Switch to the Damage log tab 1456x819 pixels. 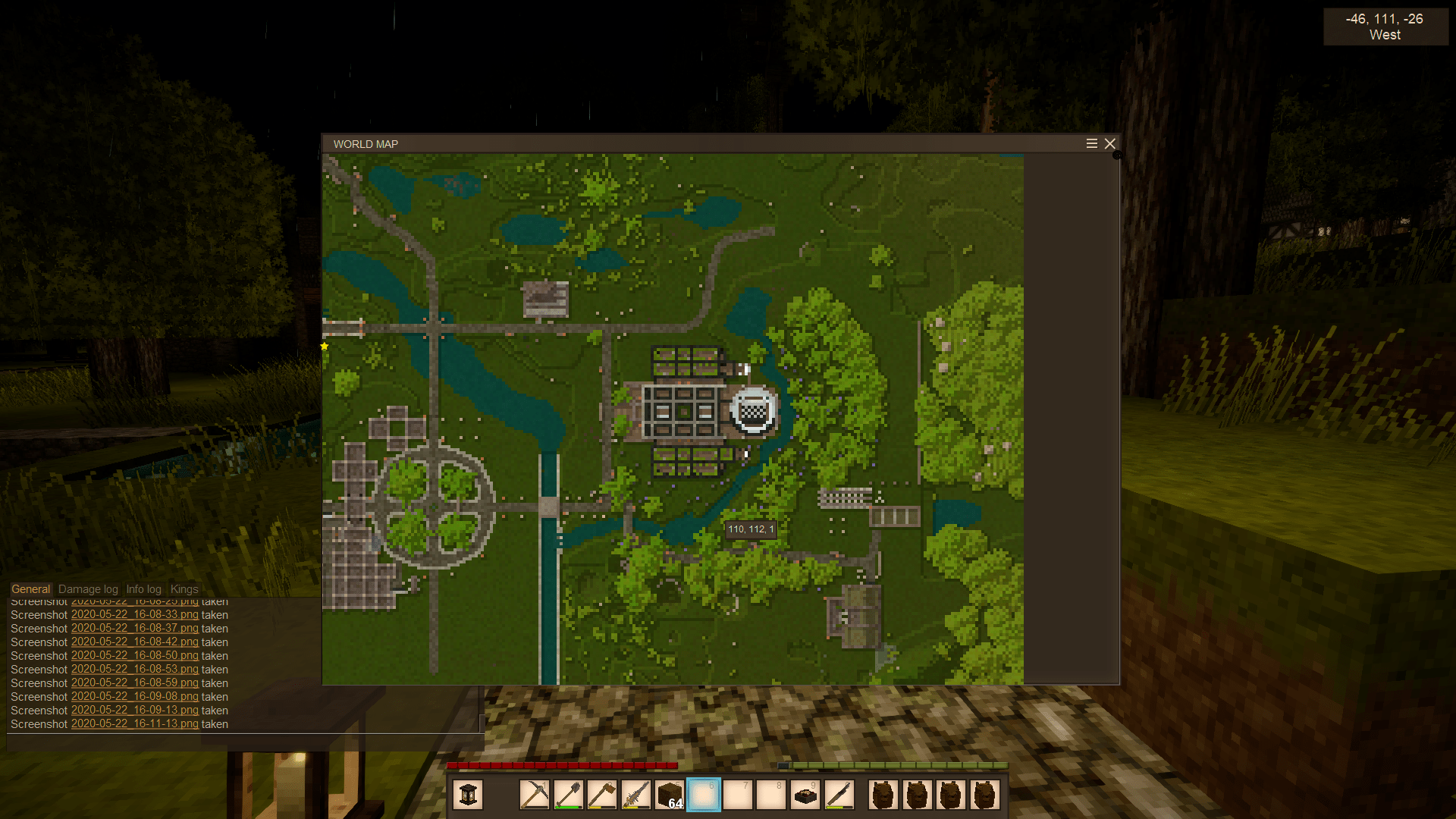[x=88, y=589]
